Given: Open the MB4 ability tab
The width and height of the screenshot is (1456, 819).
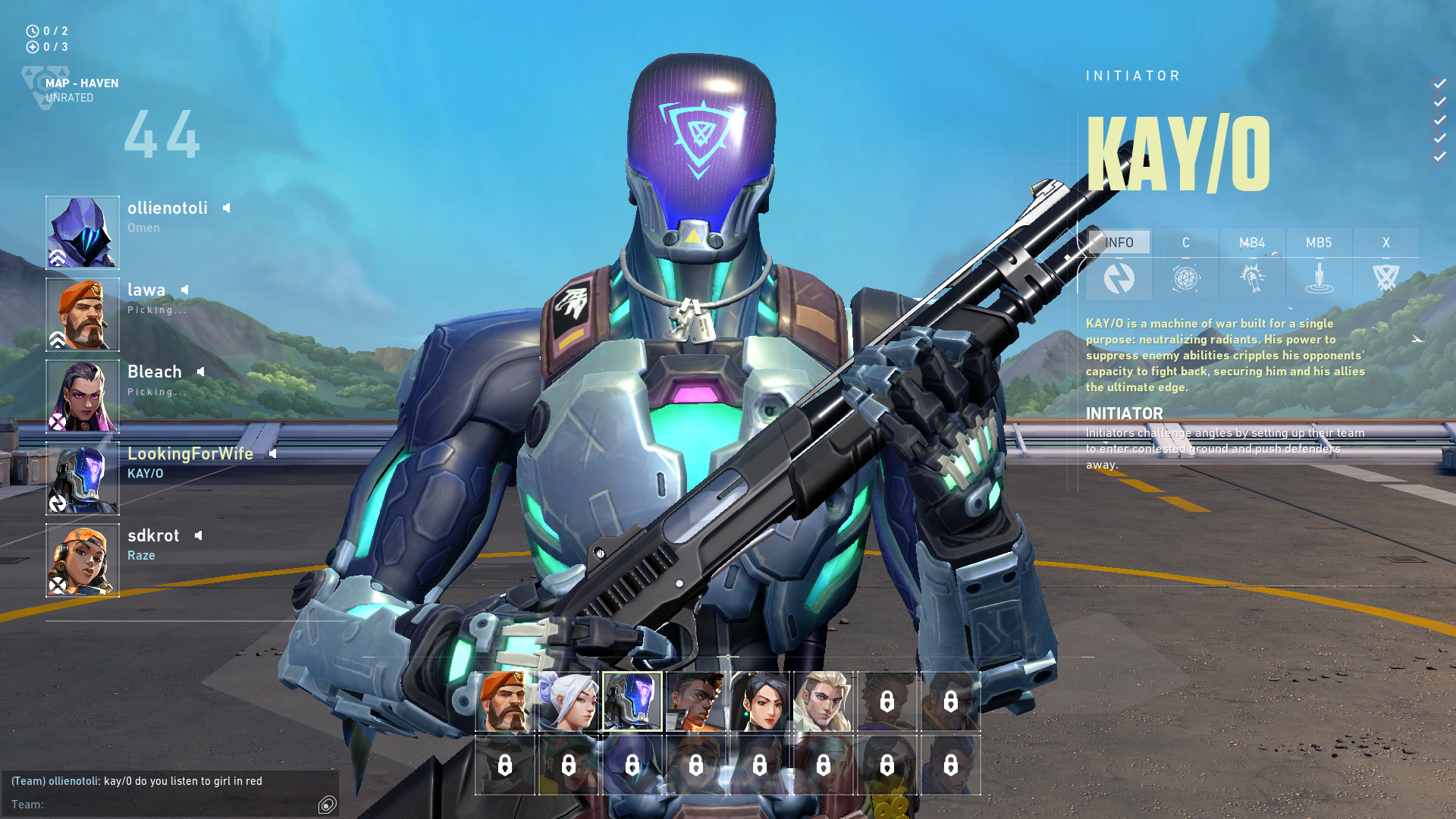Looking at the screenshot, I should (1252, 243).
